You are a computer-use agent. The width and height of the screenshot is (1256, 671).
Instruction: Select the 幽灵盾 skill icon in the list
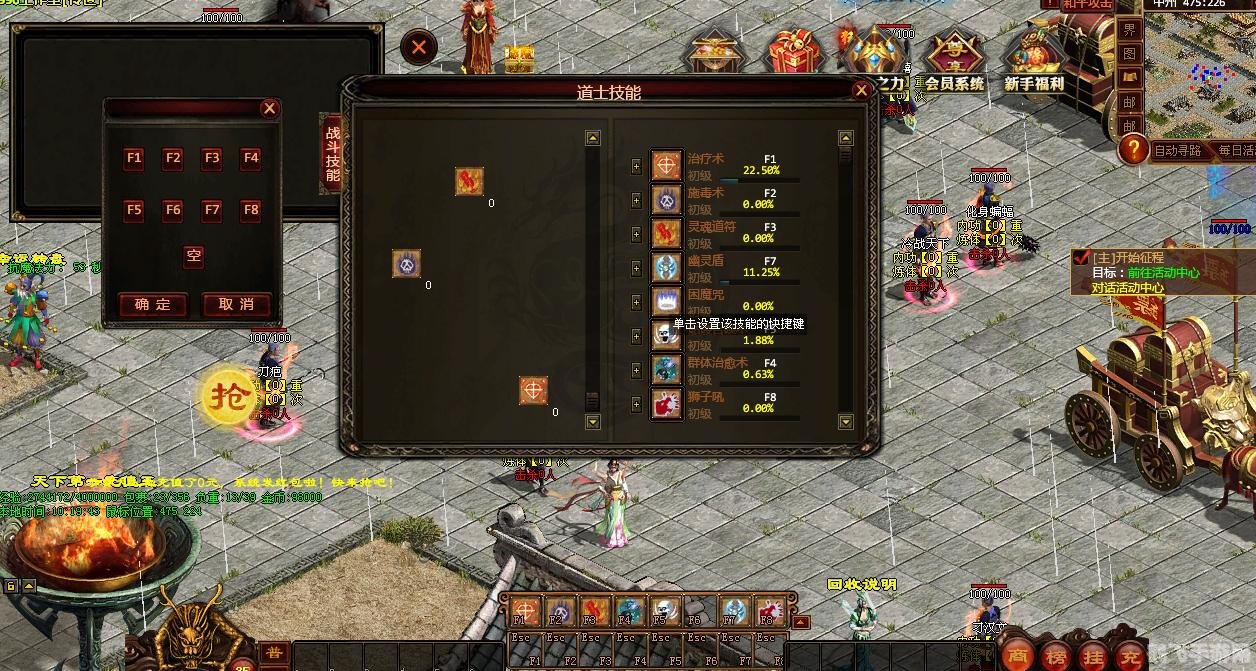[x=667, y=267]
